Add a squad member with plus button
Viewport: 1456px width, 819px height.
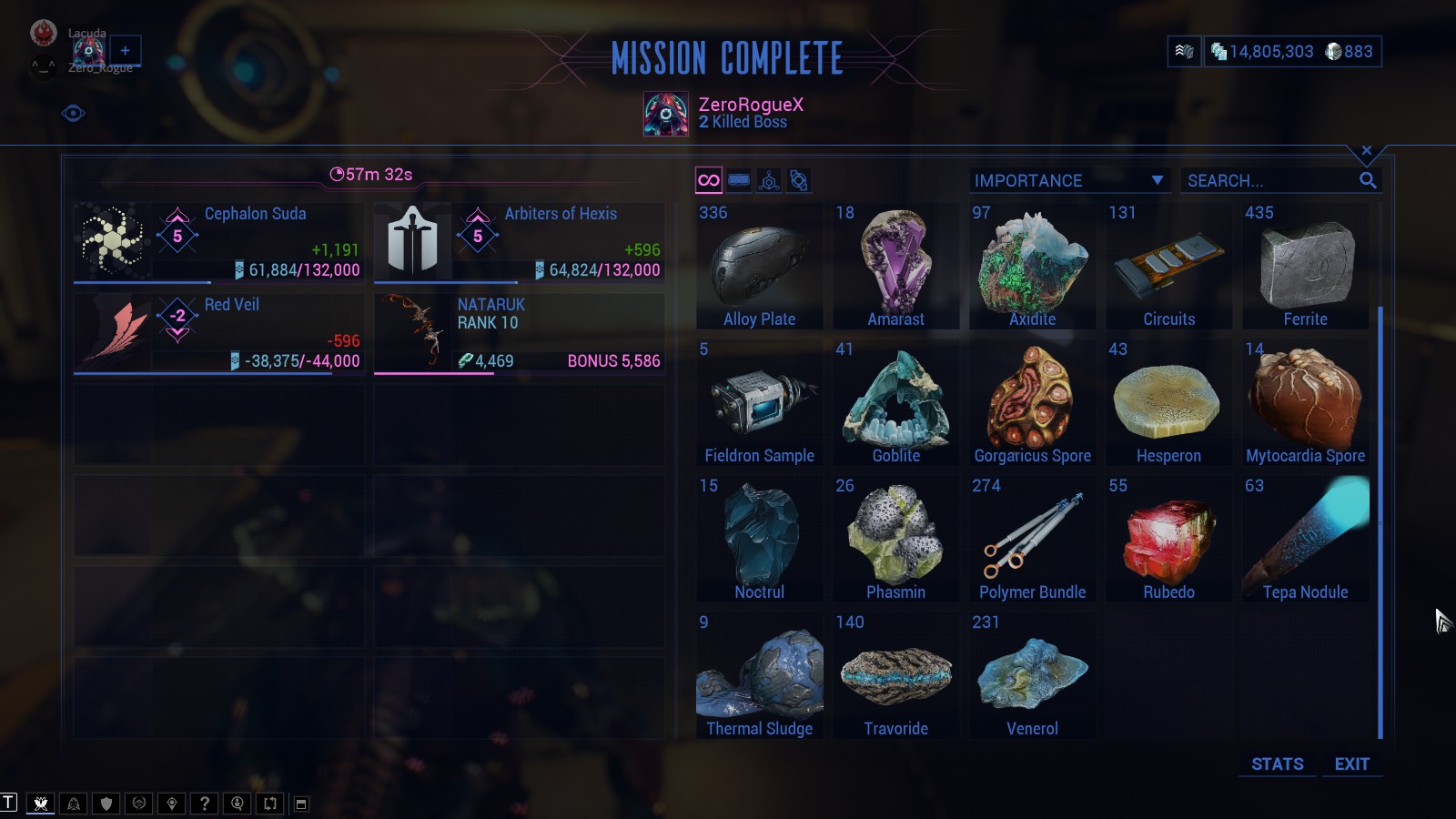coord(126,51)
